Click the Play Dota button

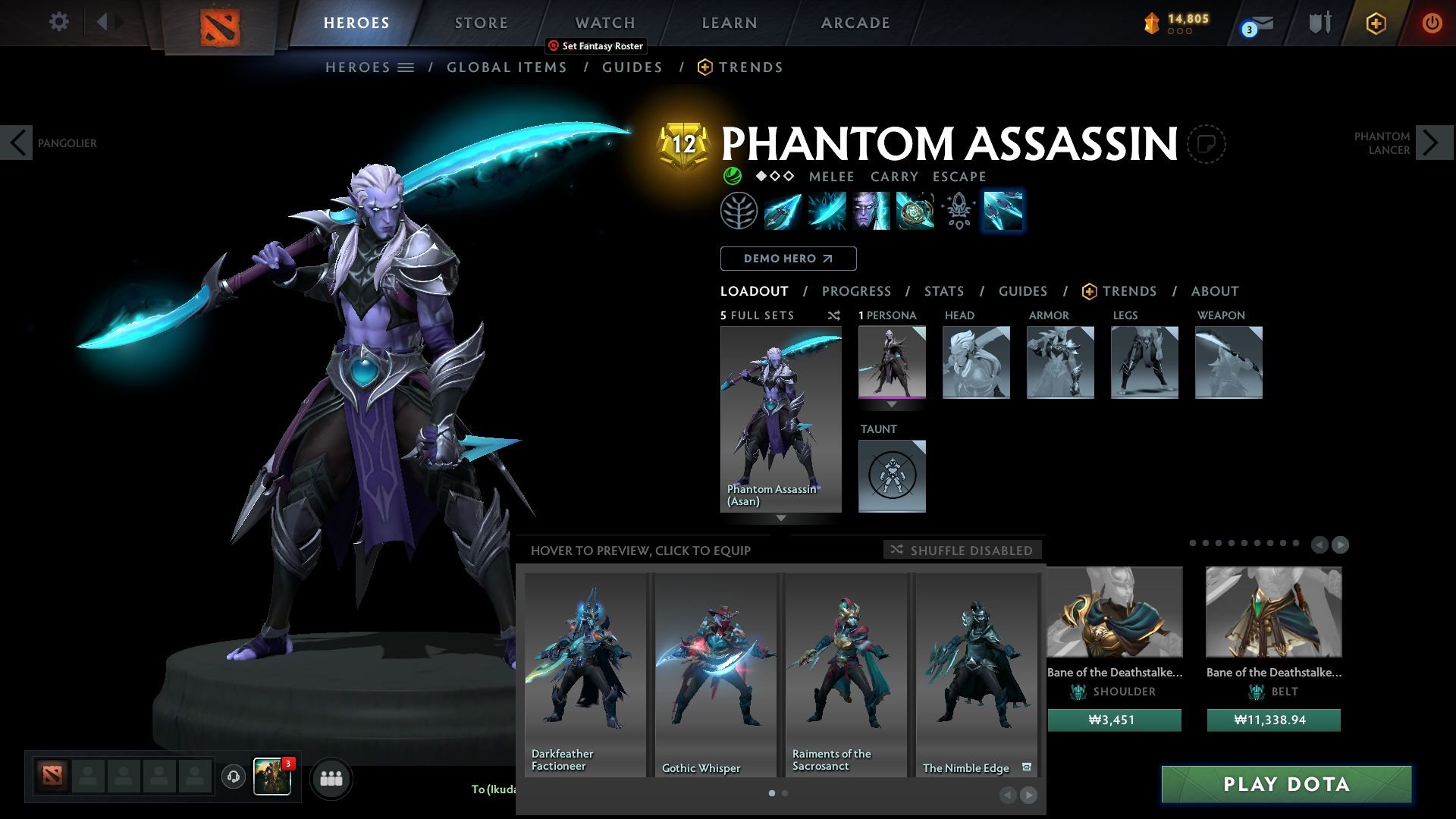click(x=1286, y=784)
